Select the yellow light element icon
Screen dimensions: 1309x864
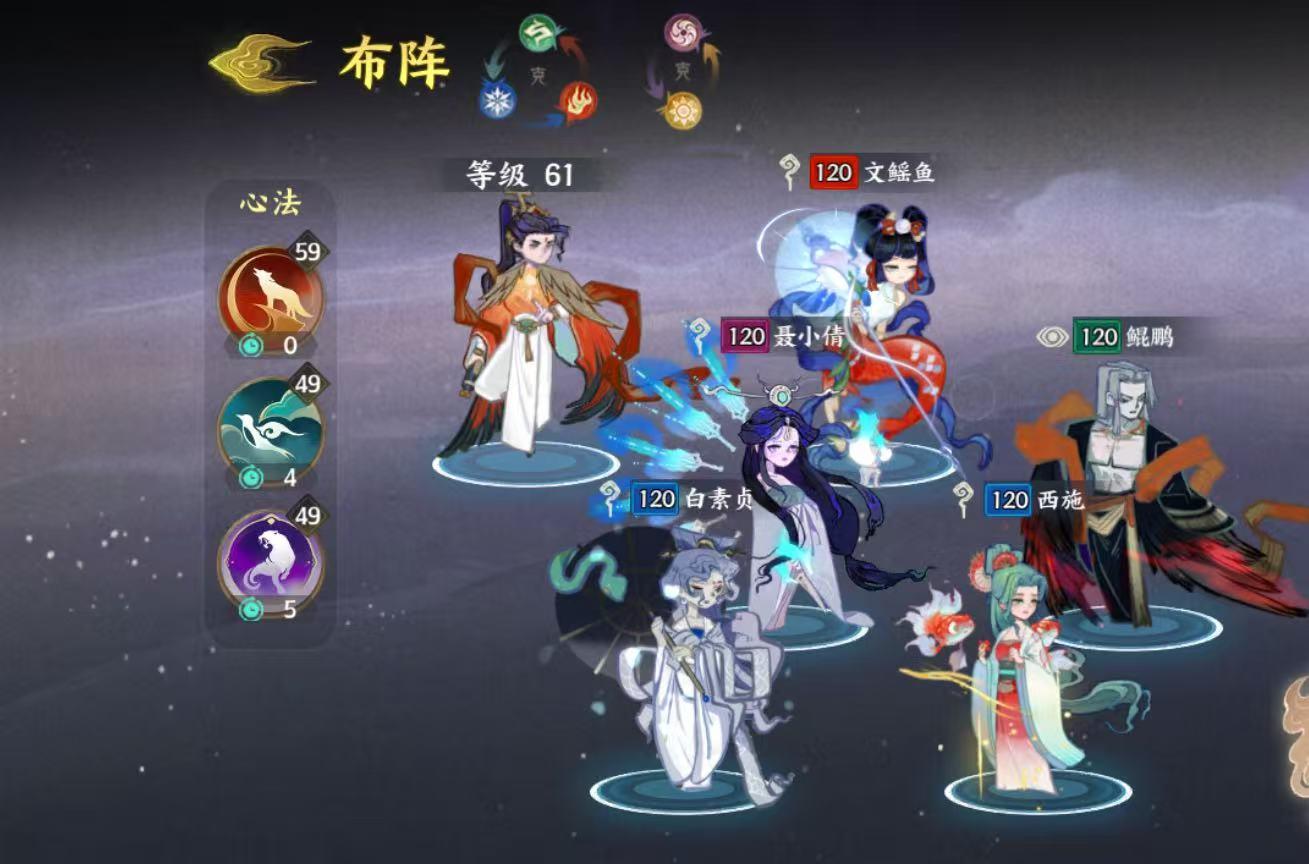click(x=684, y=107)
